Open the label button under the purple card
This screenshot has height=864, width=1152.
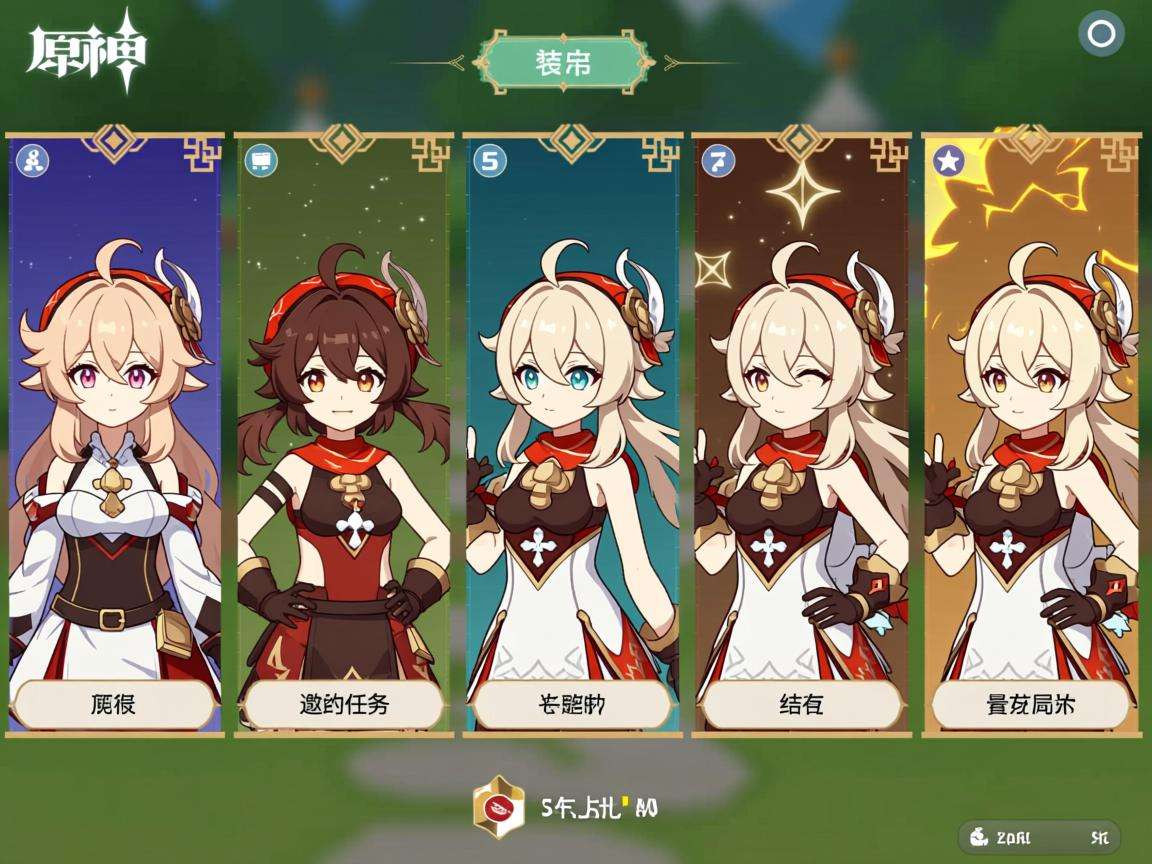114,705
